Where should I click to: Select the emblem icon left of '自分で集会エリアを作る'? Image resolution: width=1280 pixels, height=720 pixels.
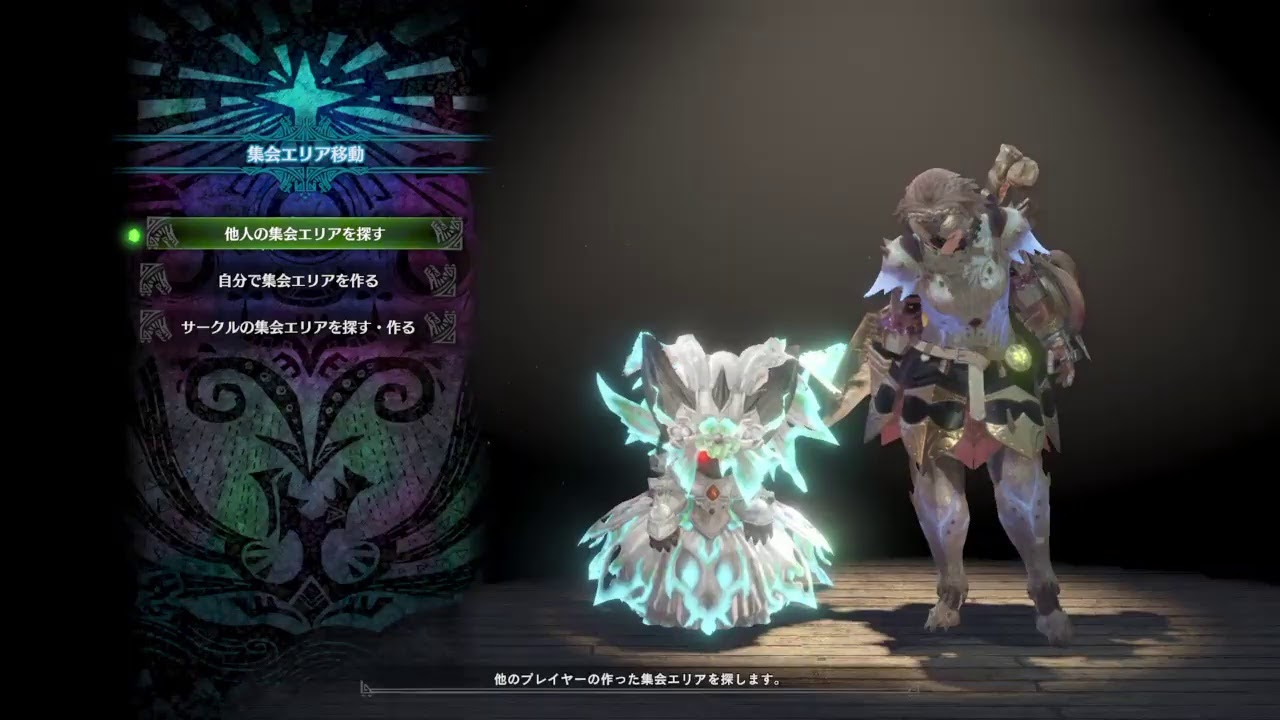click(156, 282)
